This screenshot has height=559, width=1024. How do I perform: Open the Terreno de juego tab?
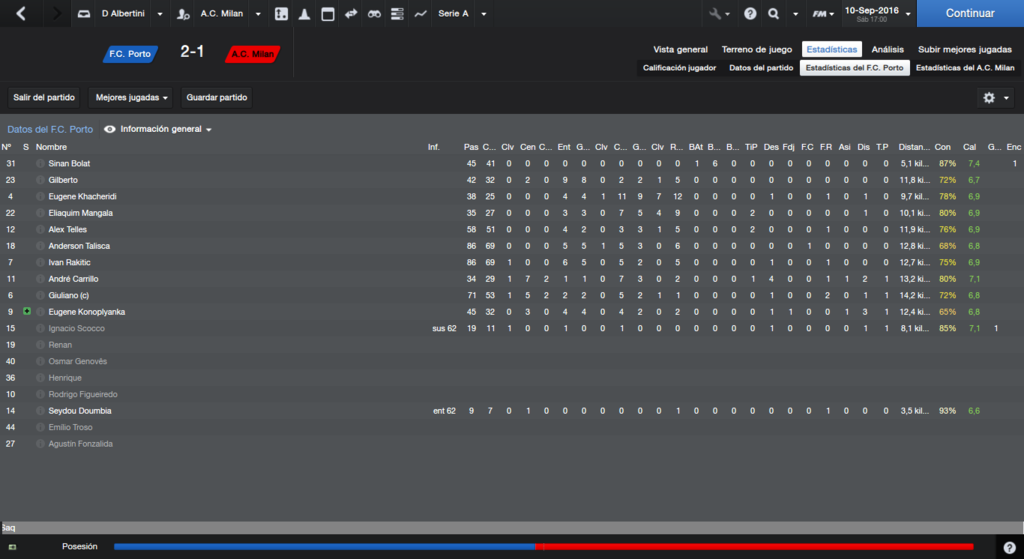pyautogui.click(x=756, y=49)
